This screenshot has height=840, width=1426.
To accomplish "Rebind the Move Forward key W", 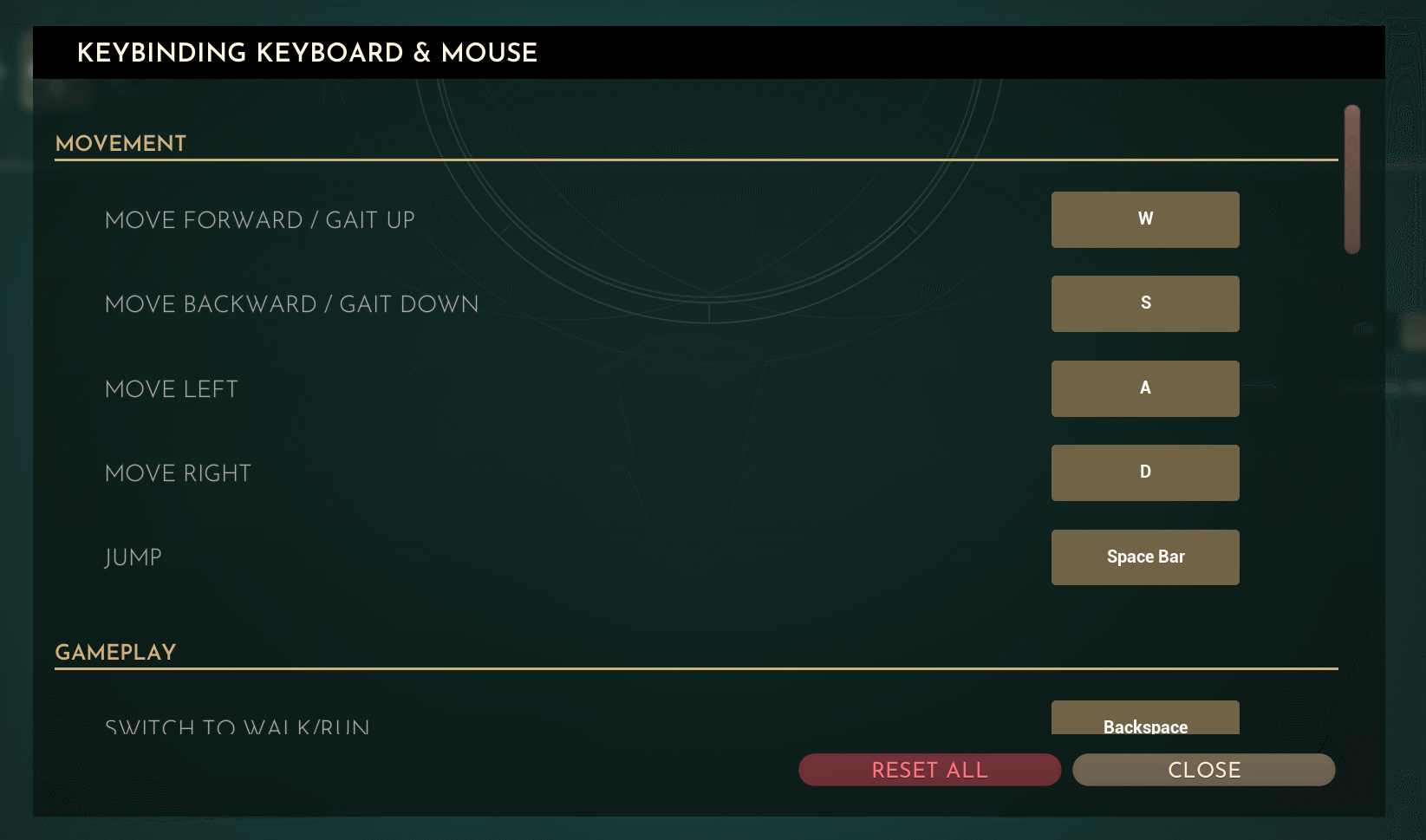I will [x=1144, y=219].
